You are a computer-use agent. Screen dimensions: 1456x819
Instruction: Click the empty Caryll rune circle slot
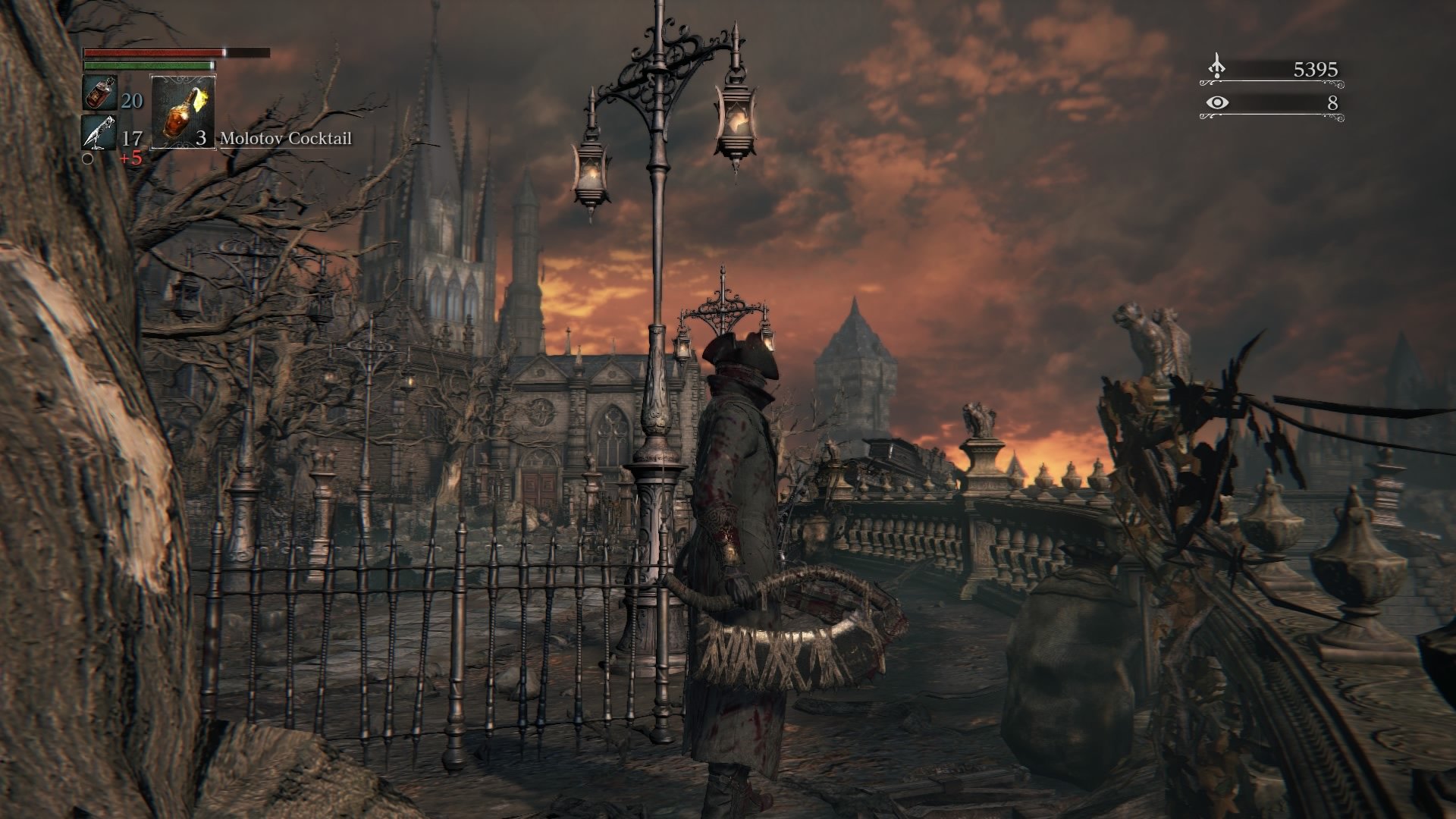89,159
